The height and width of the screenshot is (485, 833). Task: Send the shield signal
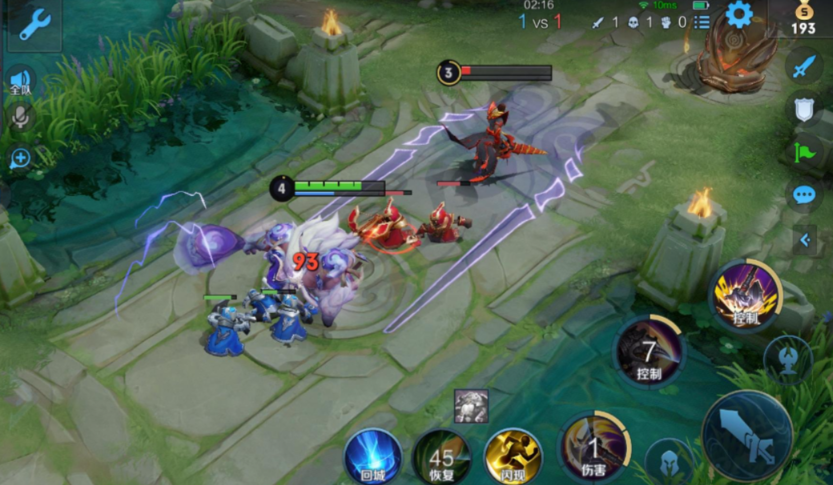[x=804, y=109]
